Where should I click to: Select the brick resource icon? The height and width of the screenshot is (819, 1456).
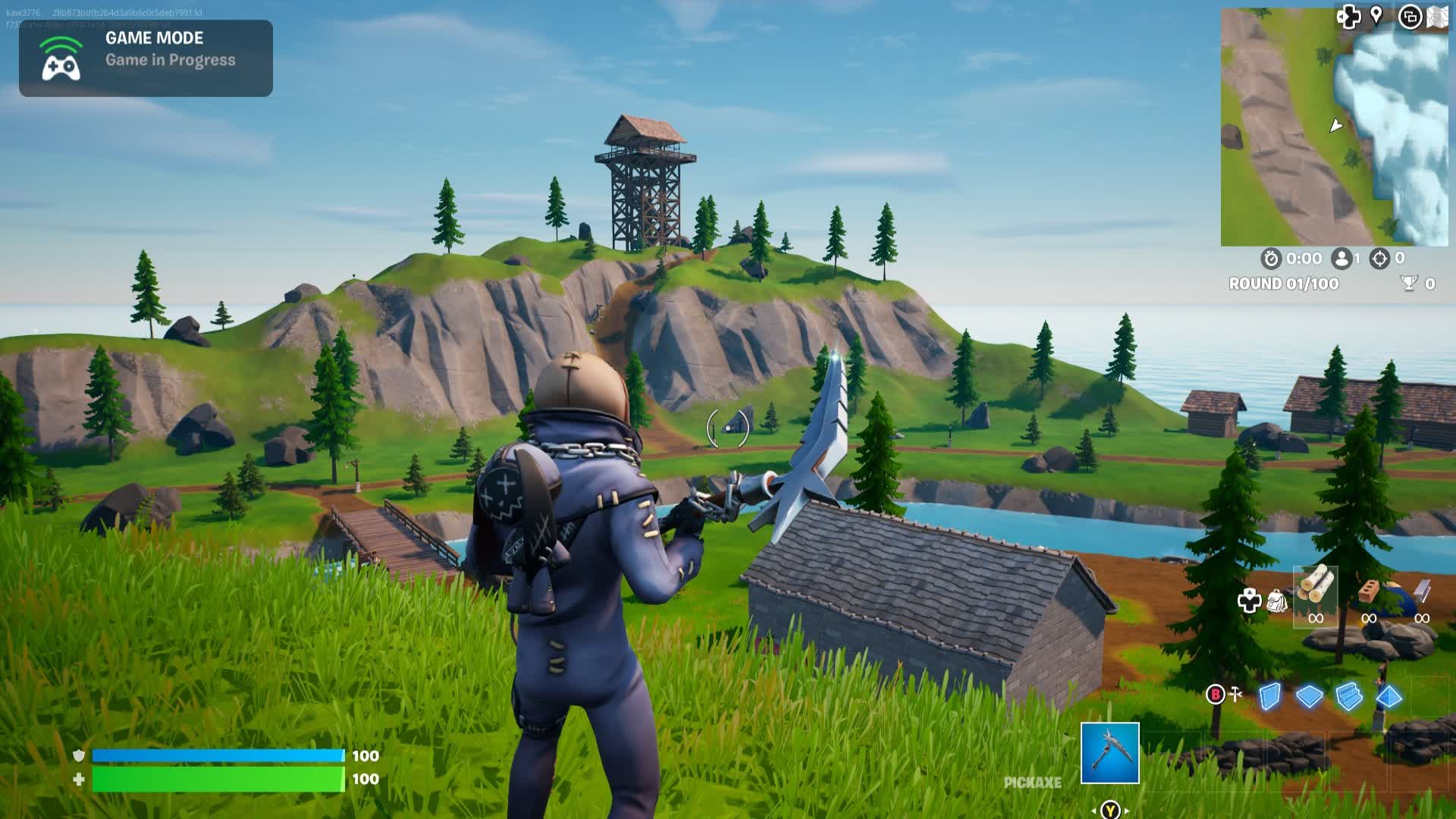(x=1370, y=591)
